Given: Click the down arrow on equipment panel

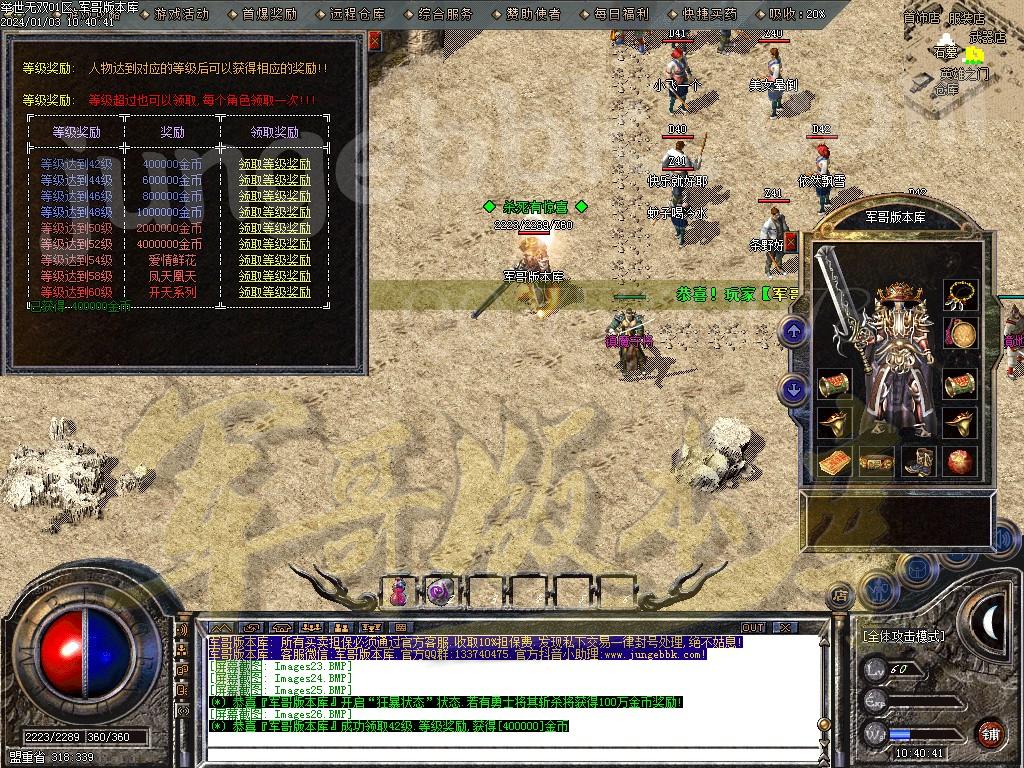Looking at the screenshot, I should 794,389.
